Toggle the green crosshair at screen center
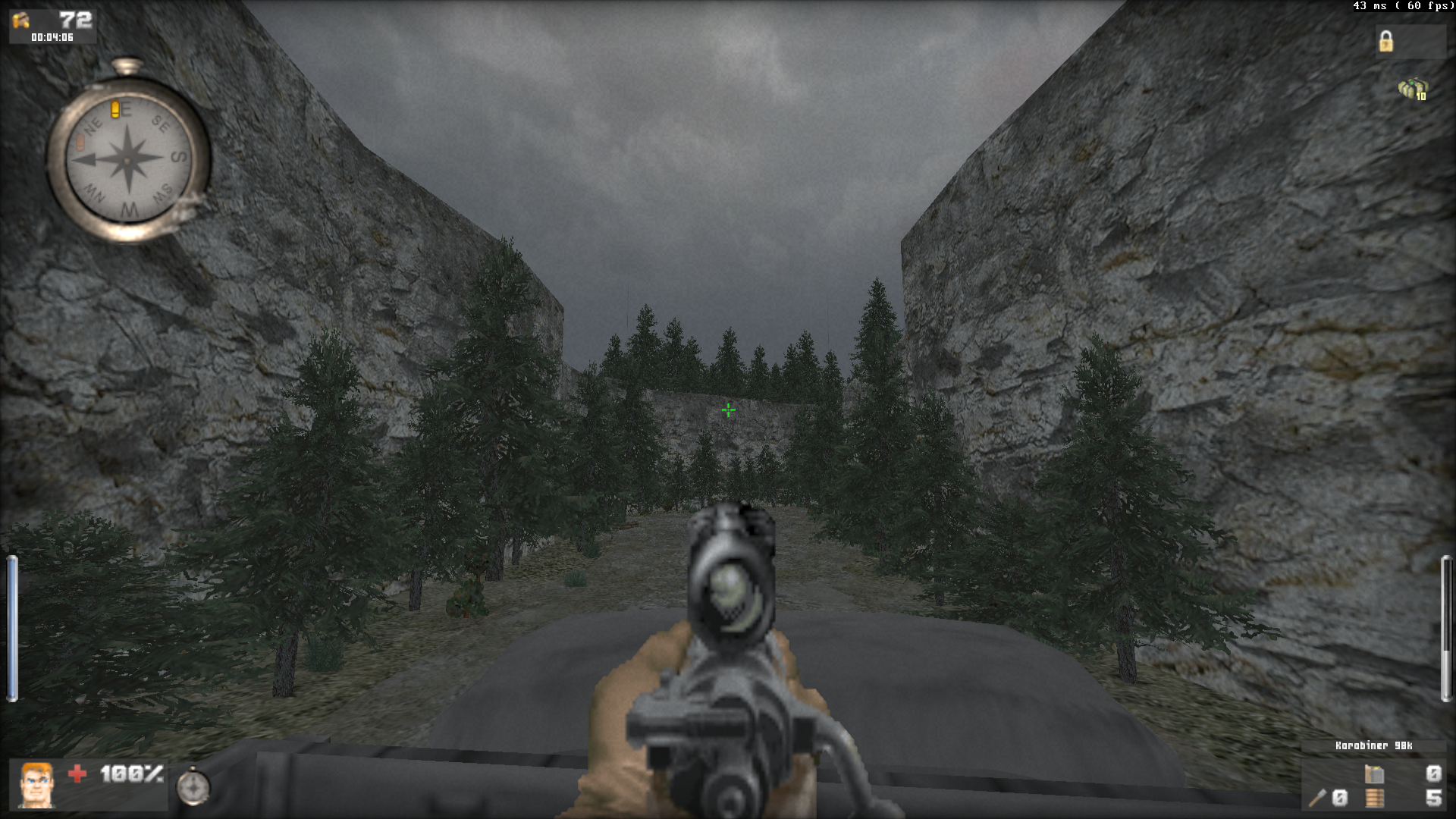 (727, 409)
